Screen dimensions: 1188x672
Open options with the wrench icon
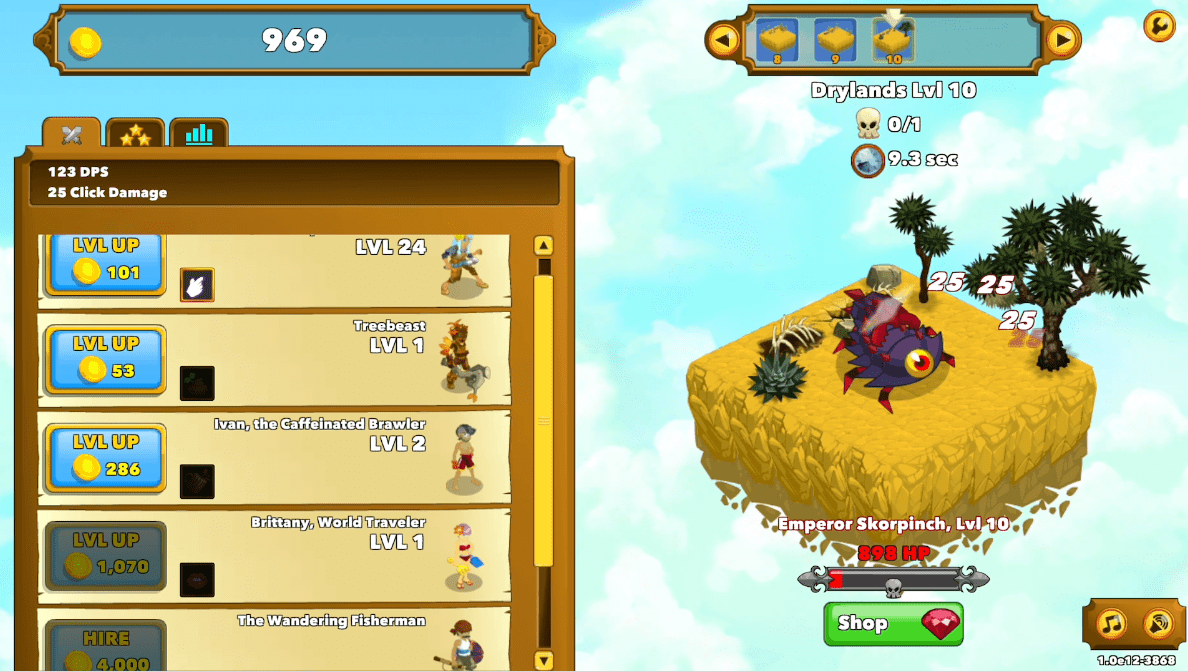pyautogui.click(x=1158, y=25)
